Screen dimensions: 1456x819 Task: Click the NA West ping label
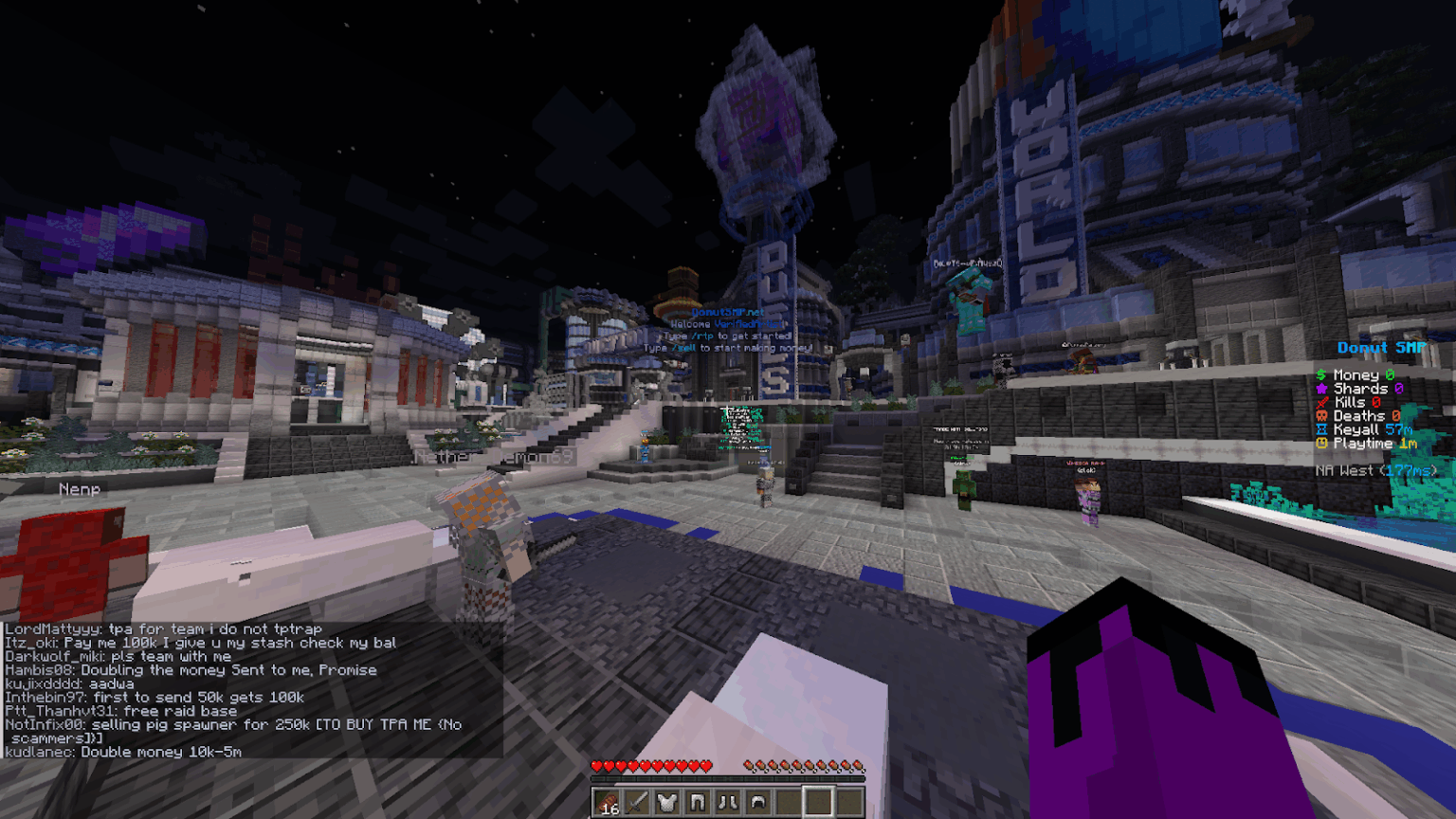1376,469
